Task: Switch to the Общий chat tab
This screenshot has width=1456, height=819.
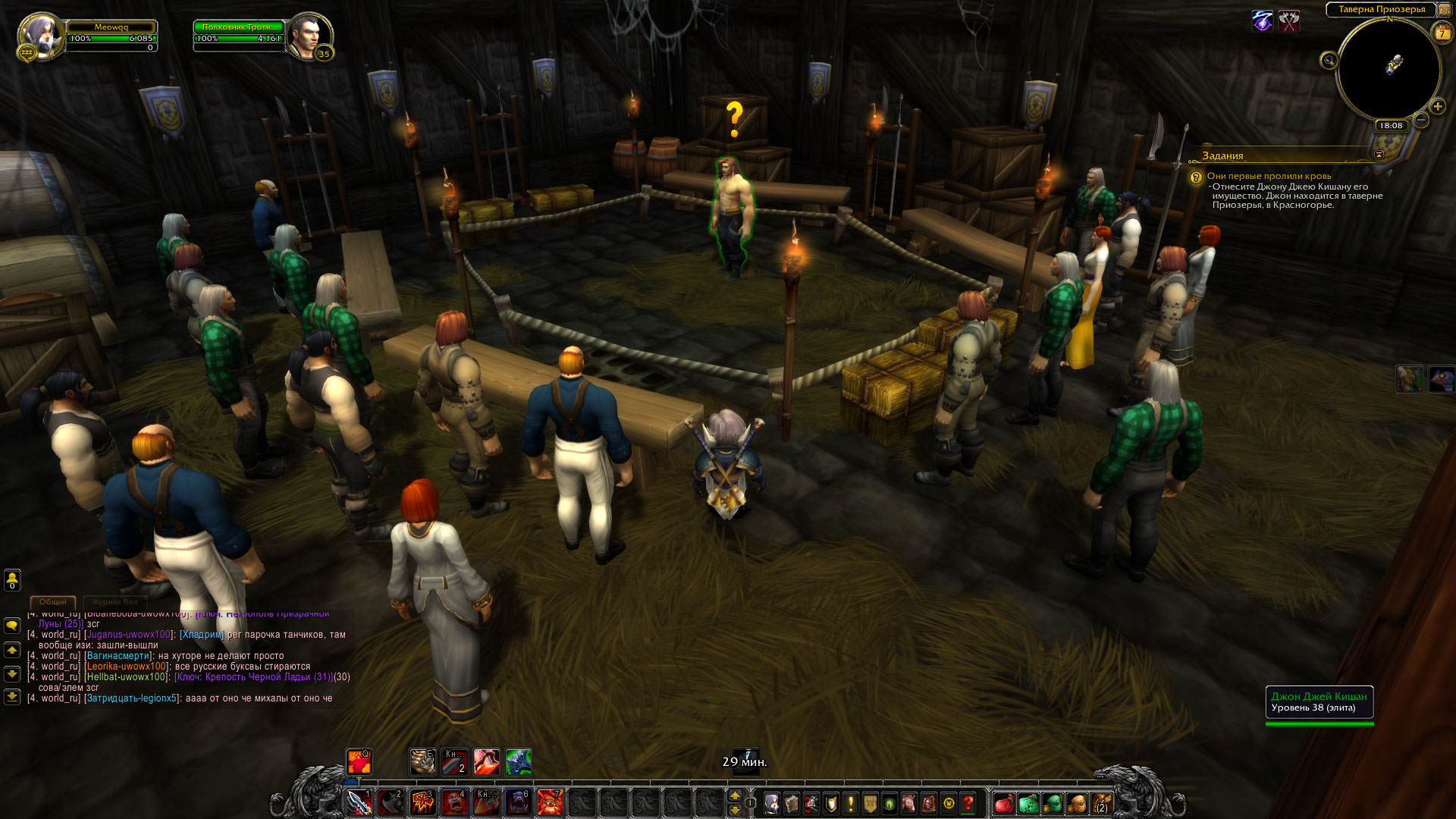Action: [53, 601]
